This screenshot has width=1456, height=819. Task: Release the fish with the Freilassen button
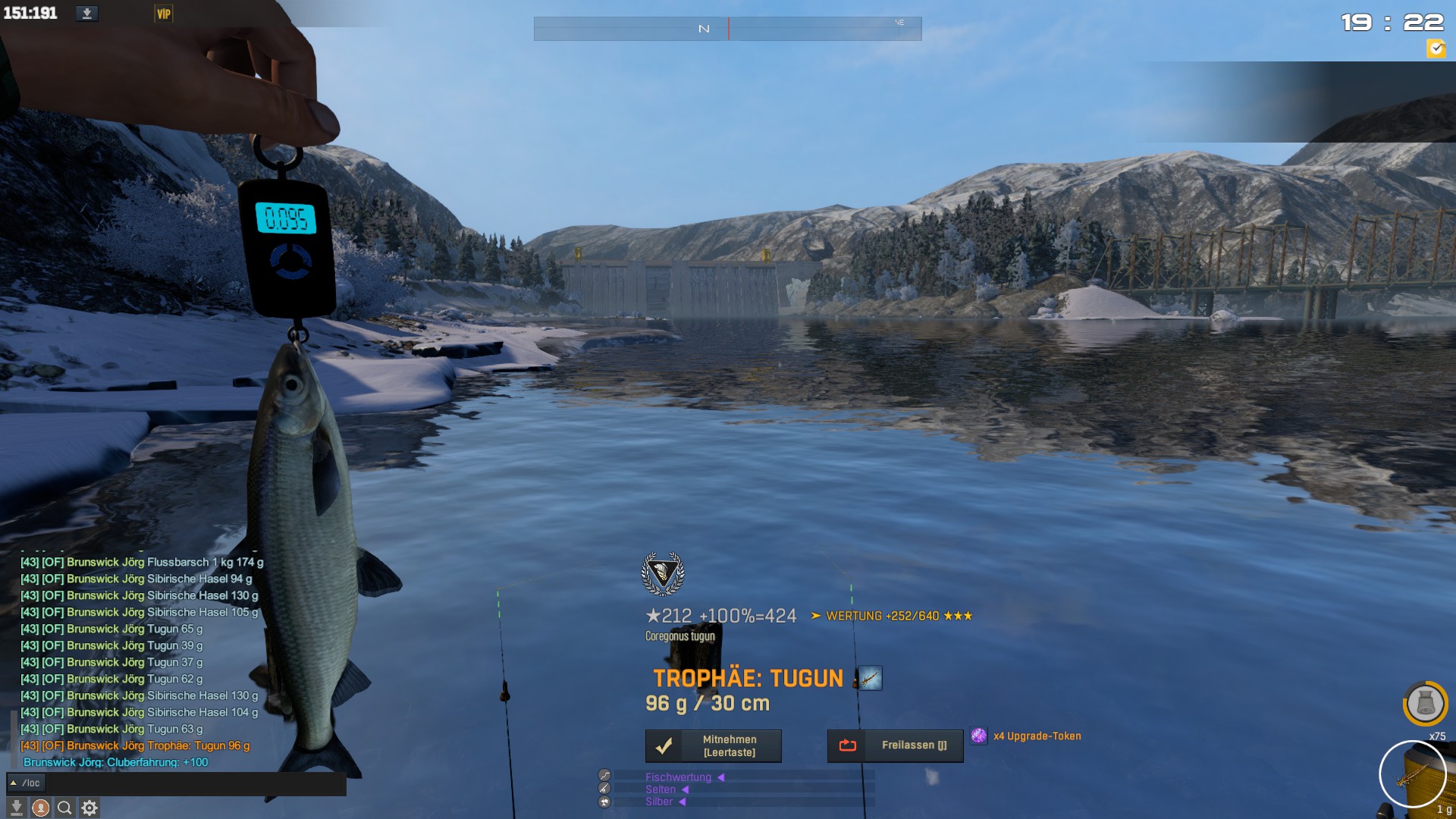[x=895, y=746]
